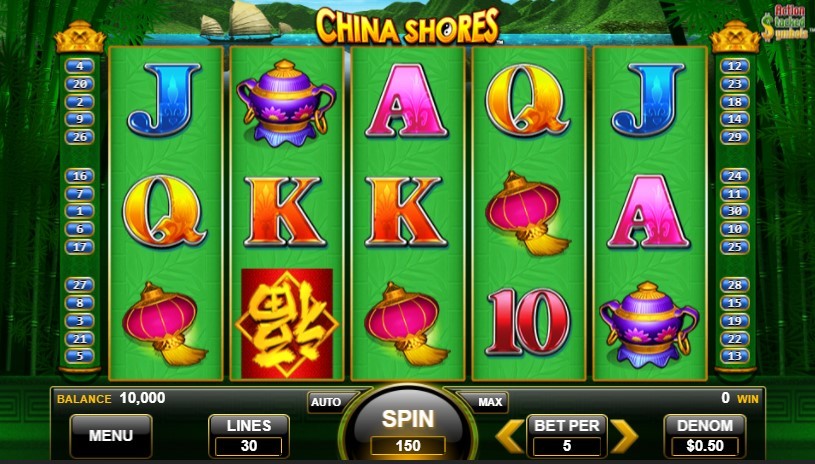Choose payline marker number 17
815x464 pixels.
[x=79, y=247]
